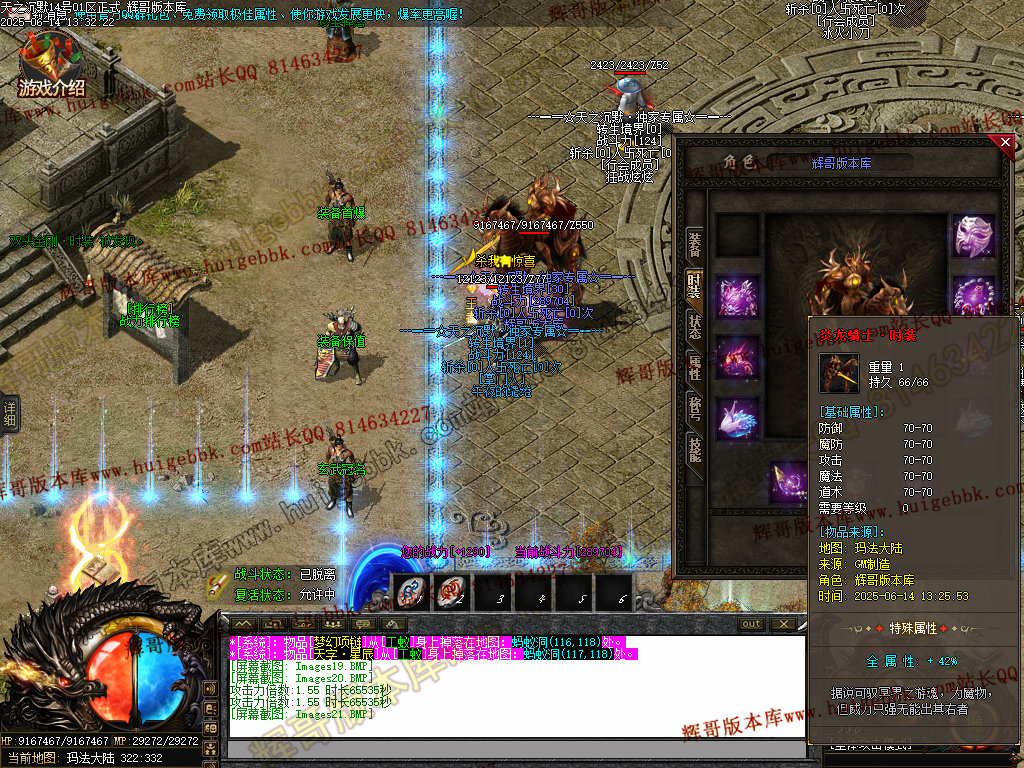
Task: Select the 称号 tab
Action: [x=694, y=408]
